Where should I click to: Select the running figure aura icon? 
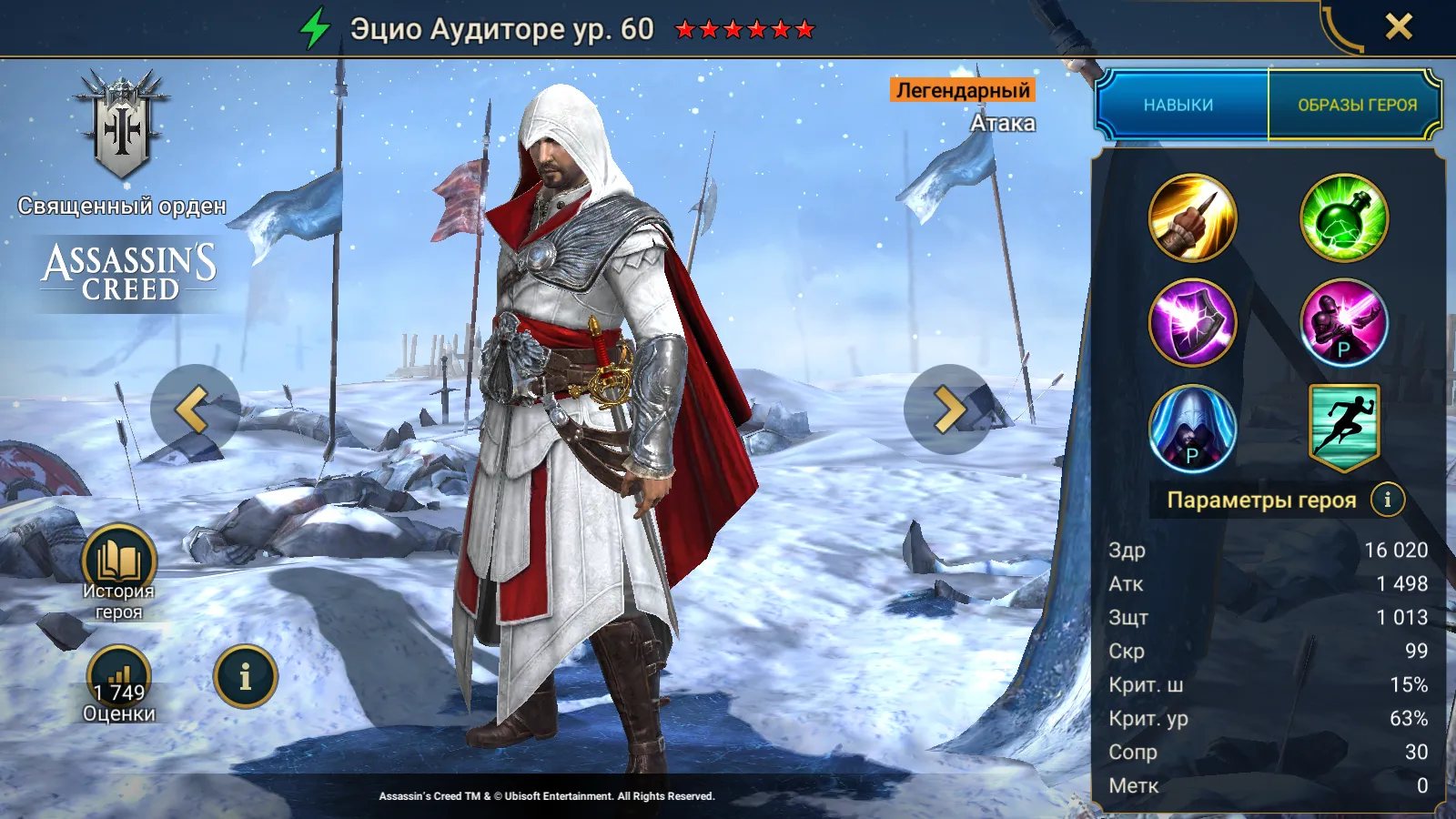(1343, 425)
